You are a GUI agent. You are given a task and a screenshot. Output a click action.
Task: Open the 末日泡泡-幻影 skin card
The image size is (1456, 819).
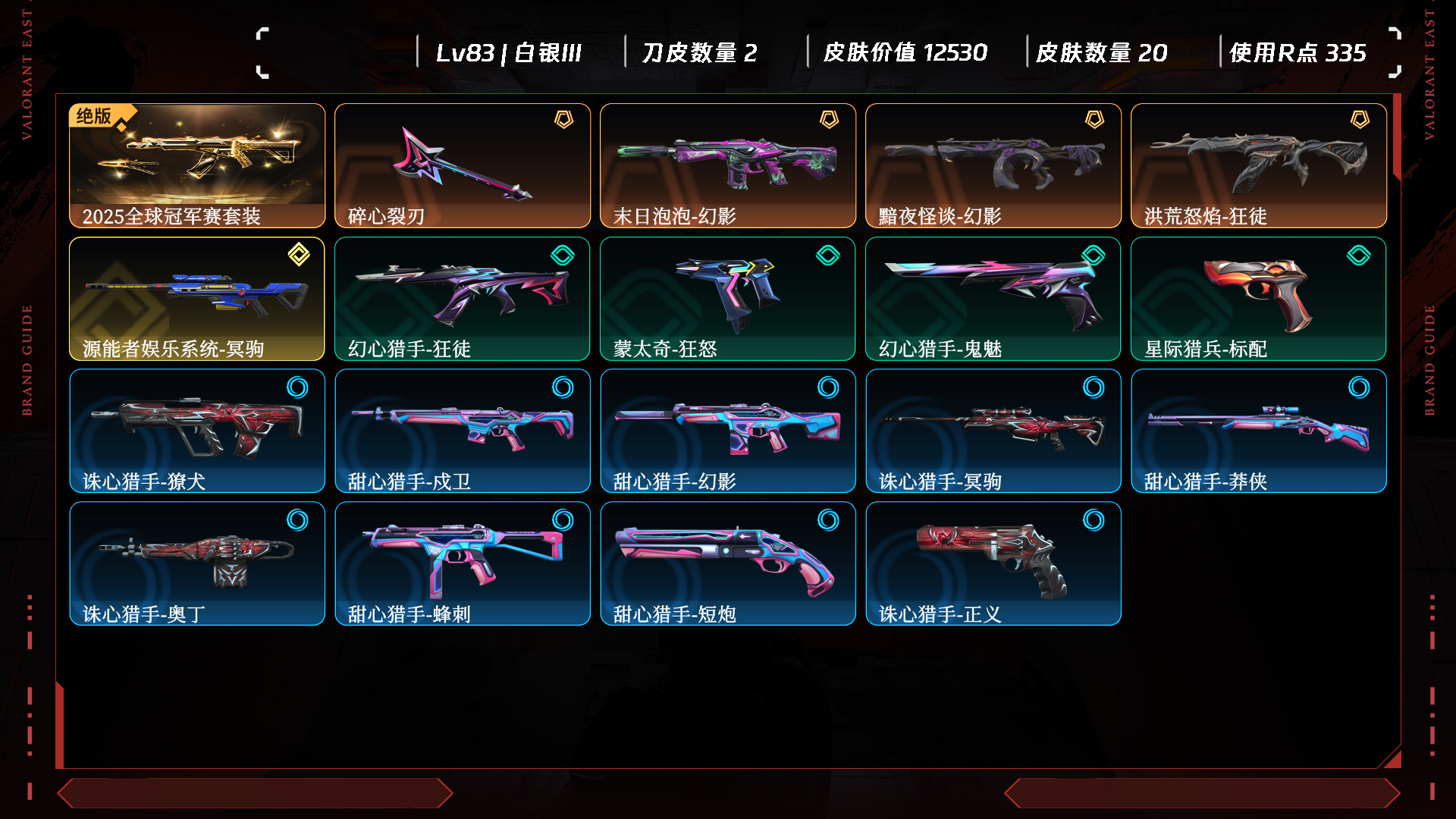click(x=728, y=165)
